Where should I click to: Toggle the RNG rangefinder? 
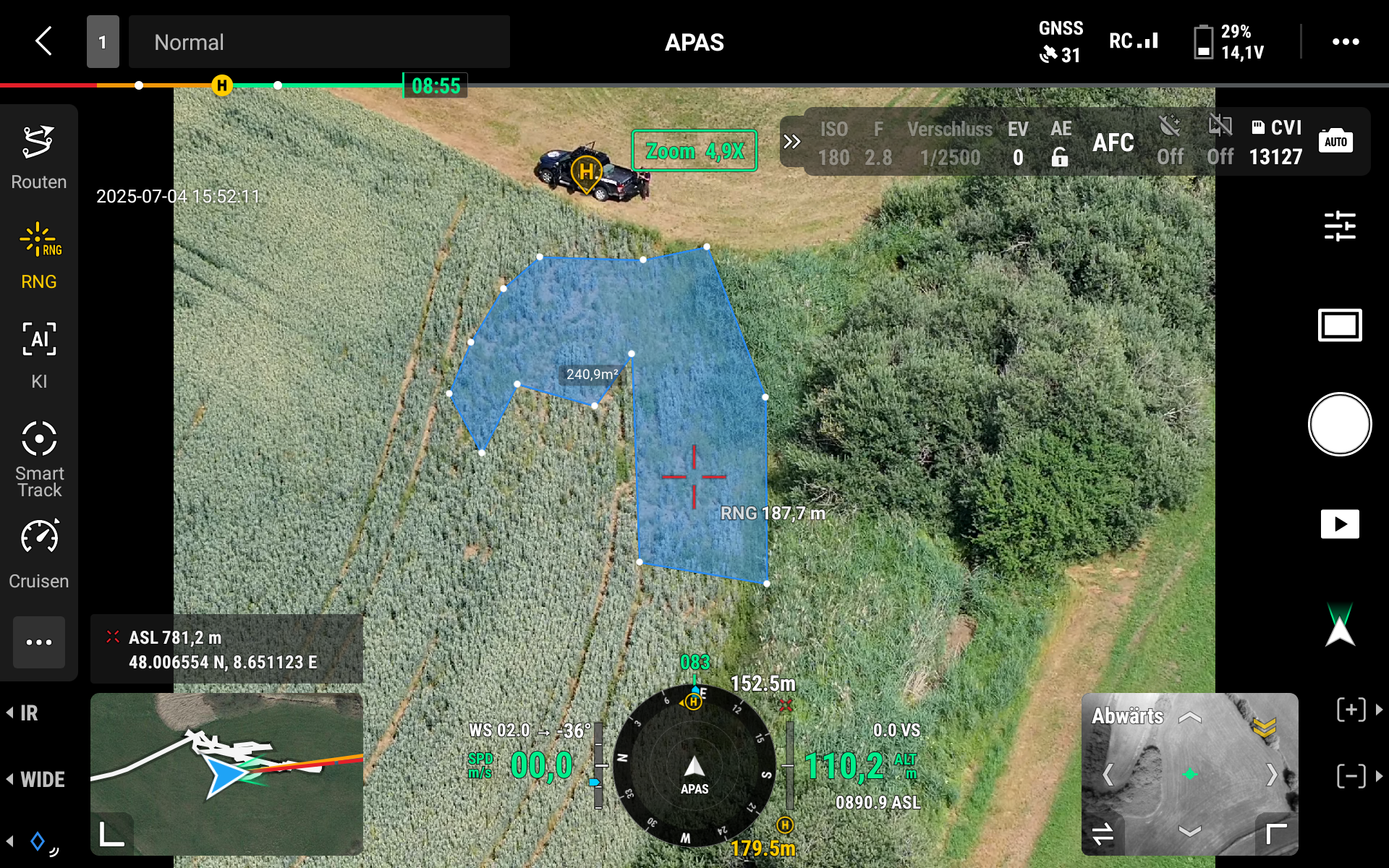(39, 256)
